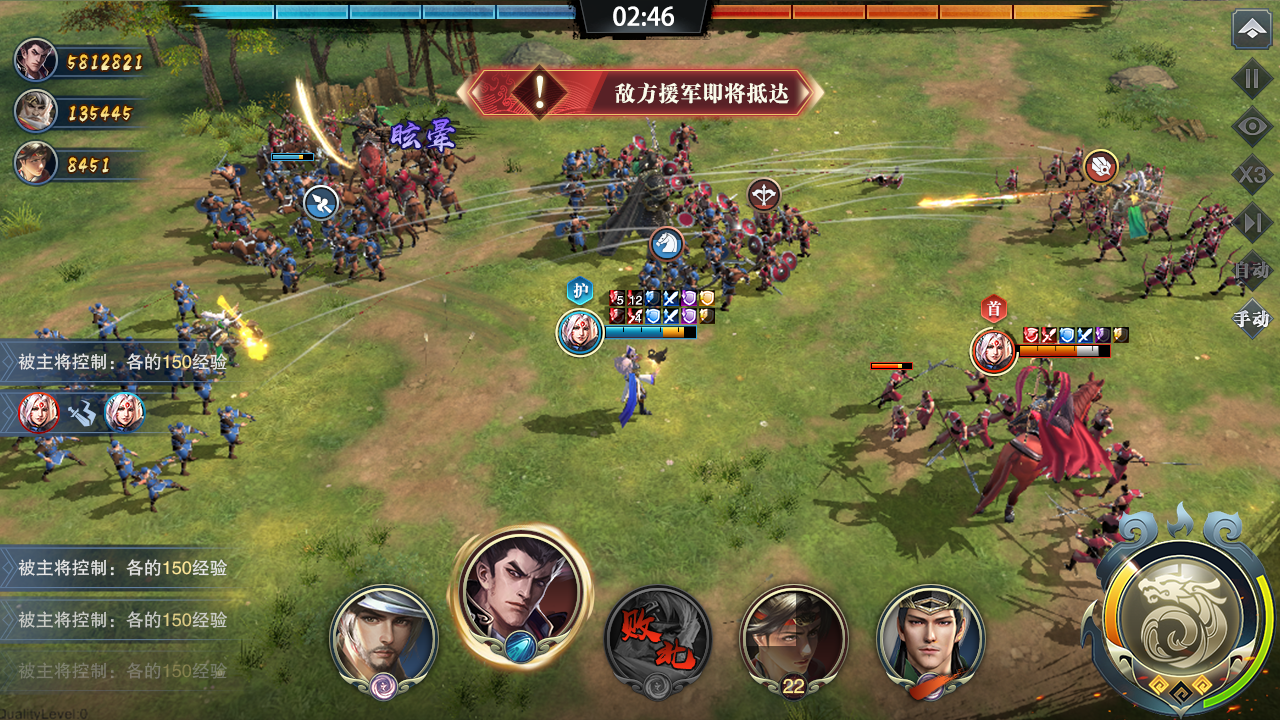Select the defeated 败北 hero portrait

point(658,638)
